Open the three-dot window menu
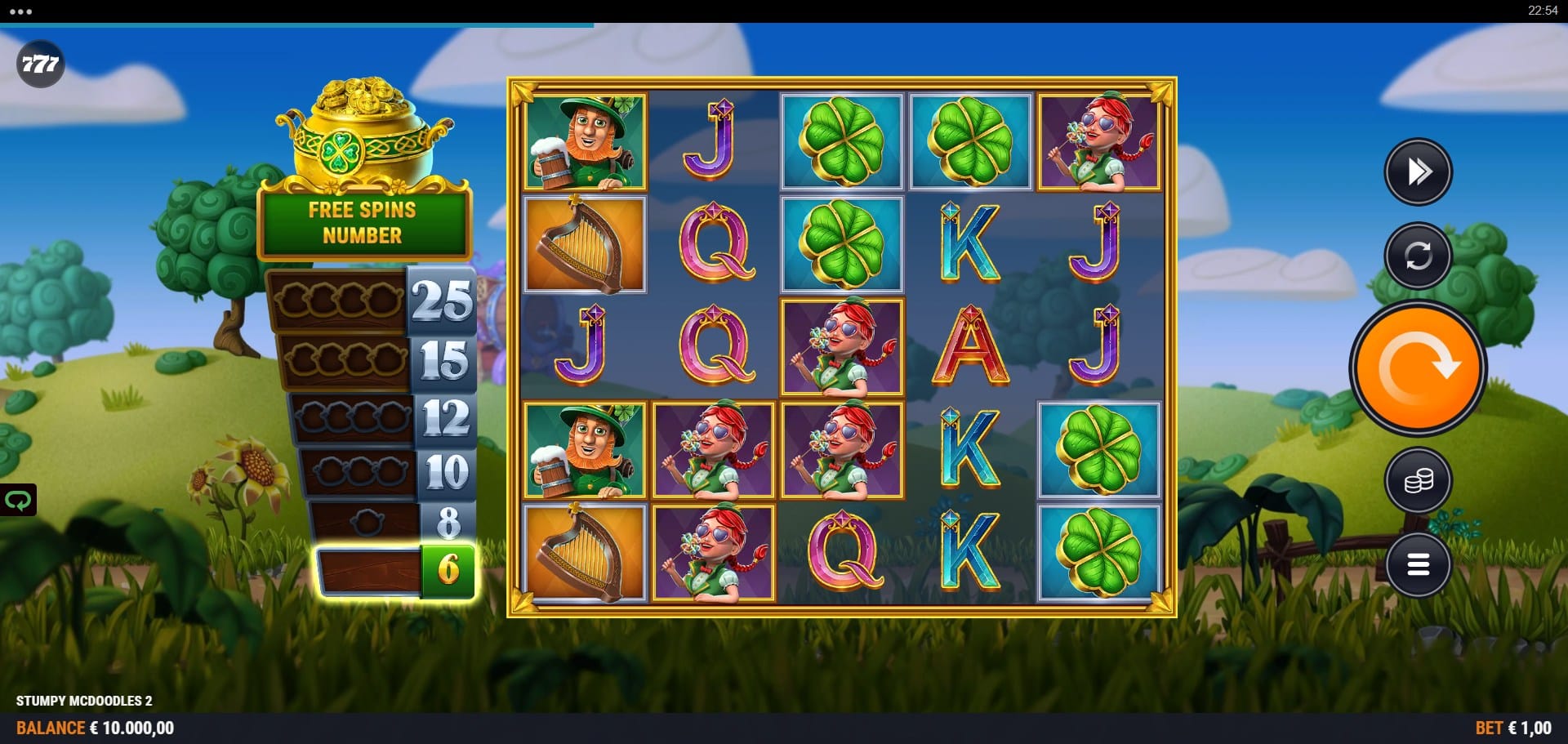Image resolution: width=1568 pixels, height=744 pixels. pyautogui.click(x=20, y=11)
